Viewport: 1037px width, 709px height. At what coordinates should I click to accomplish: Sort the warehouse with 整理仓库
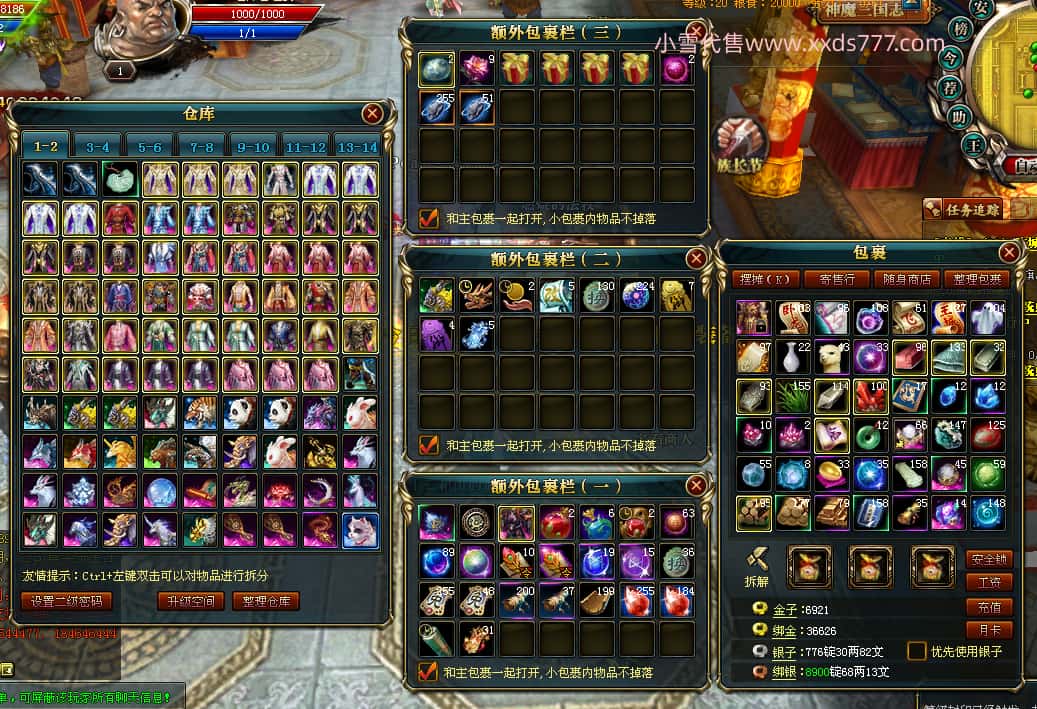tap(266, 601)
